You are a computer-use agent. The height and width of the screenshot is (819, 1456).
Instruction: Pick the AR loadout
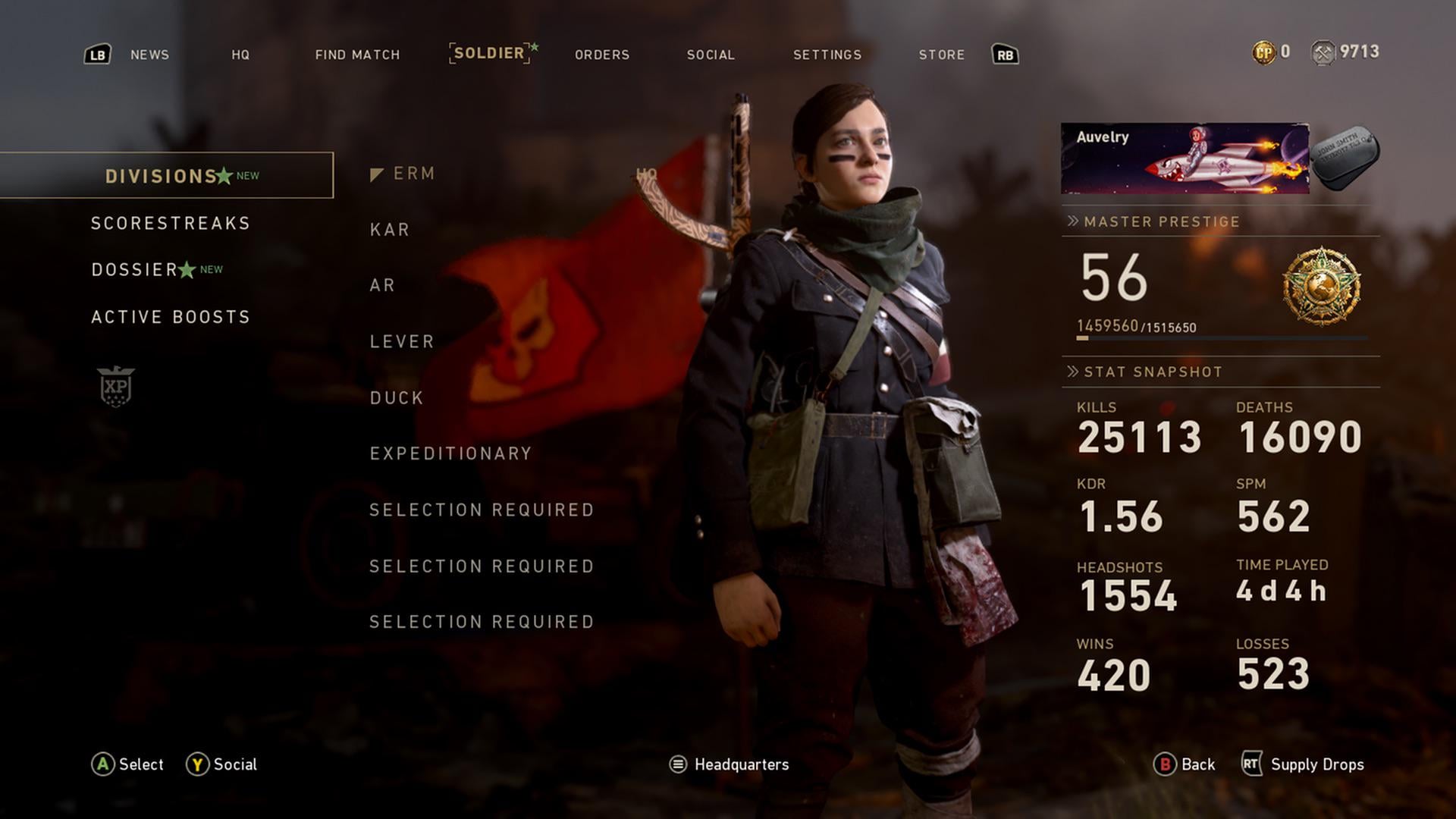[x=383, y=285]
